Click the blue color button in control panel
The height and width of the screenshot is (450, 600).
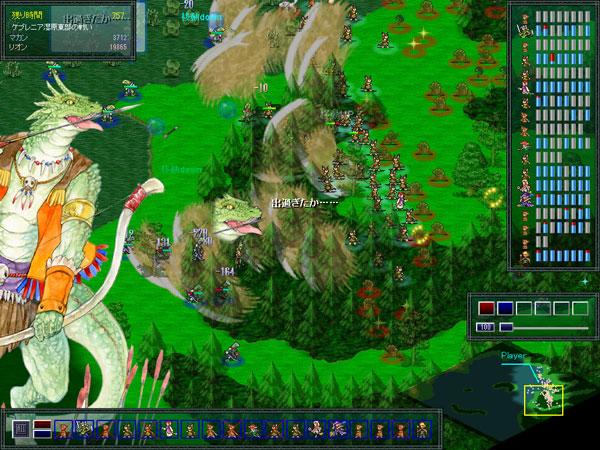pos(505,308)
